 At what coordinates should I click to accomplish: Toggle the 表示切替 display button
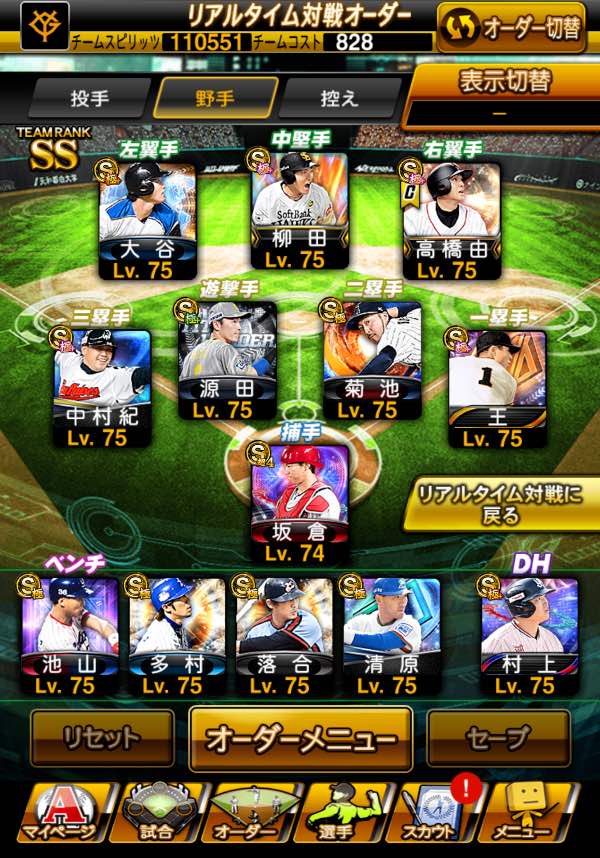[505, 94]
